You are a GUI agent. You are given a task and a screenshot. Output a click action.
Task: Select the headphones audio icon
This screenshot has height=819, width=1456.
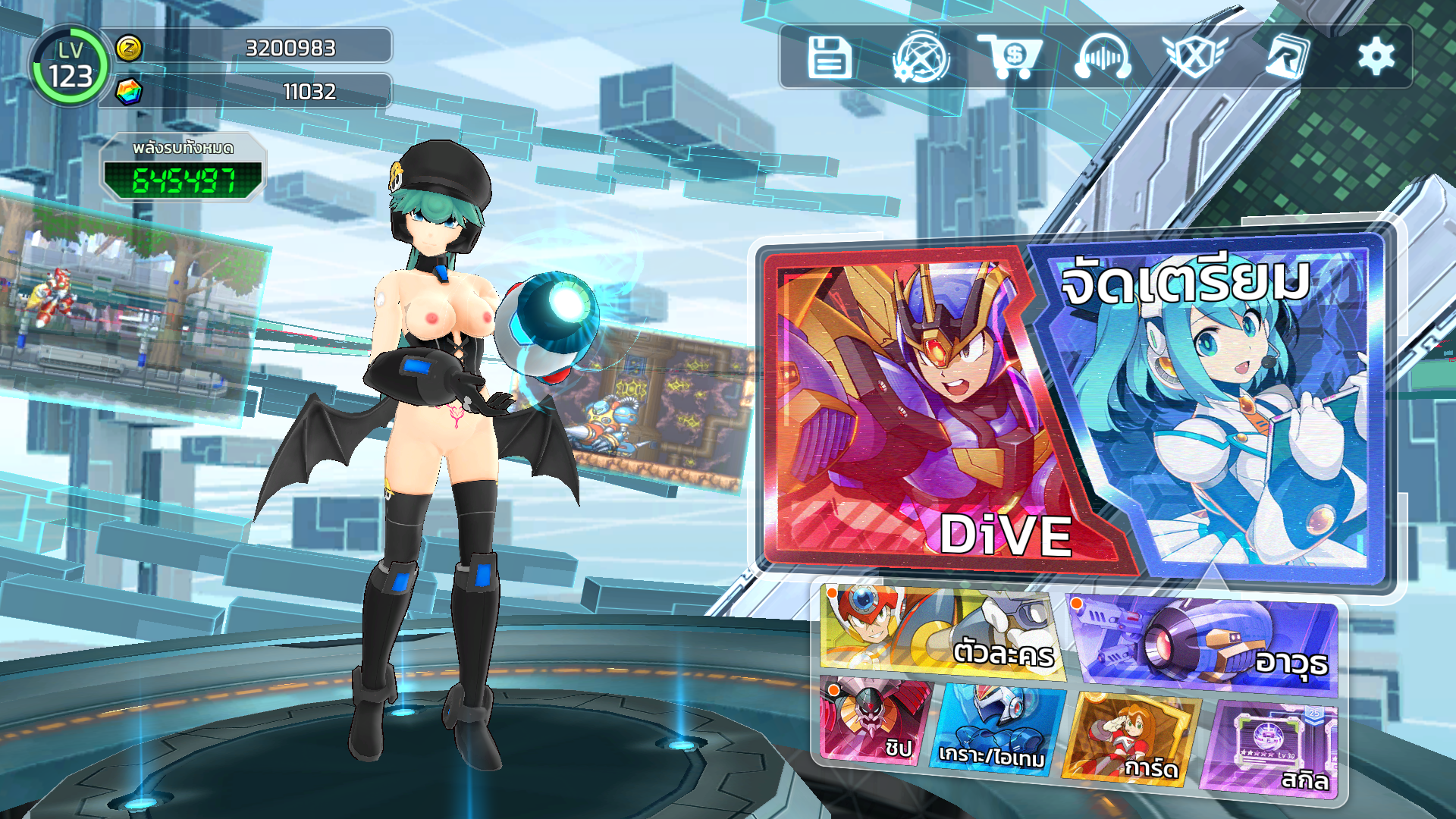pos(1103,57)
